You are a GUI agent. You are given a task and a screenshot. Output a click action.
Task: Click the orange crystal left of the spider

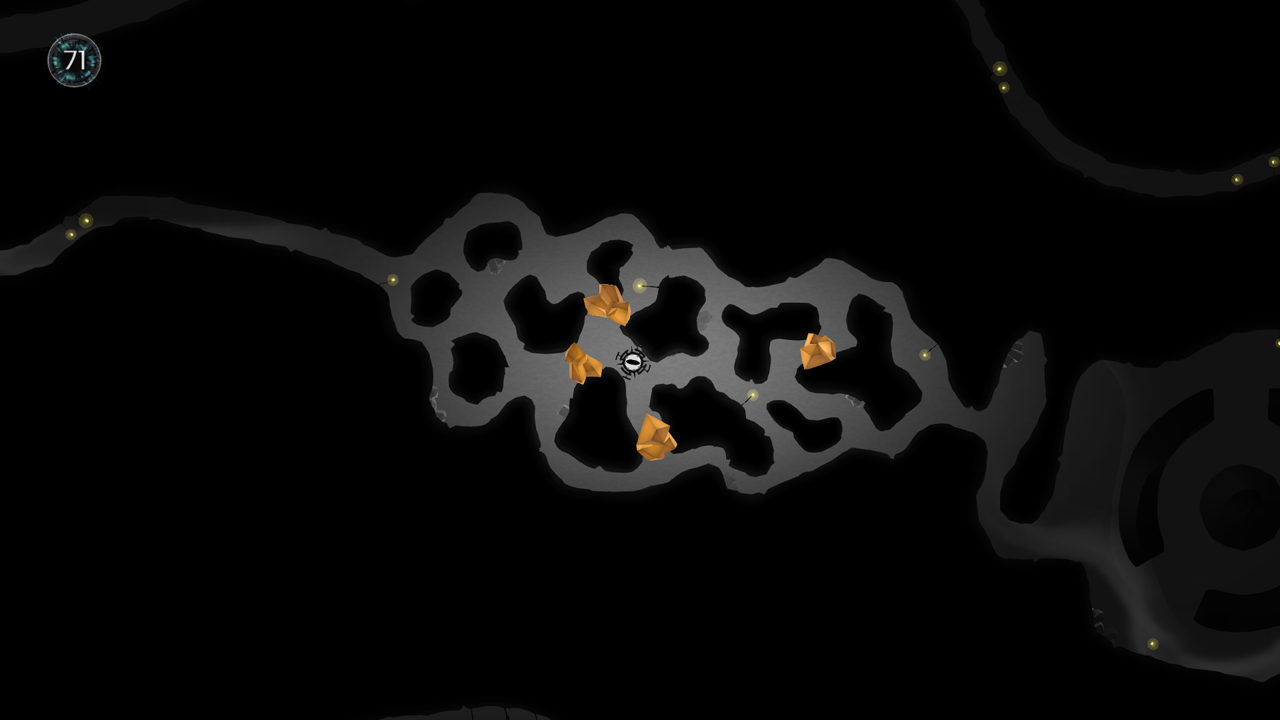pos(581,362)
